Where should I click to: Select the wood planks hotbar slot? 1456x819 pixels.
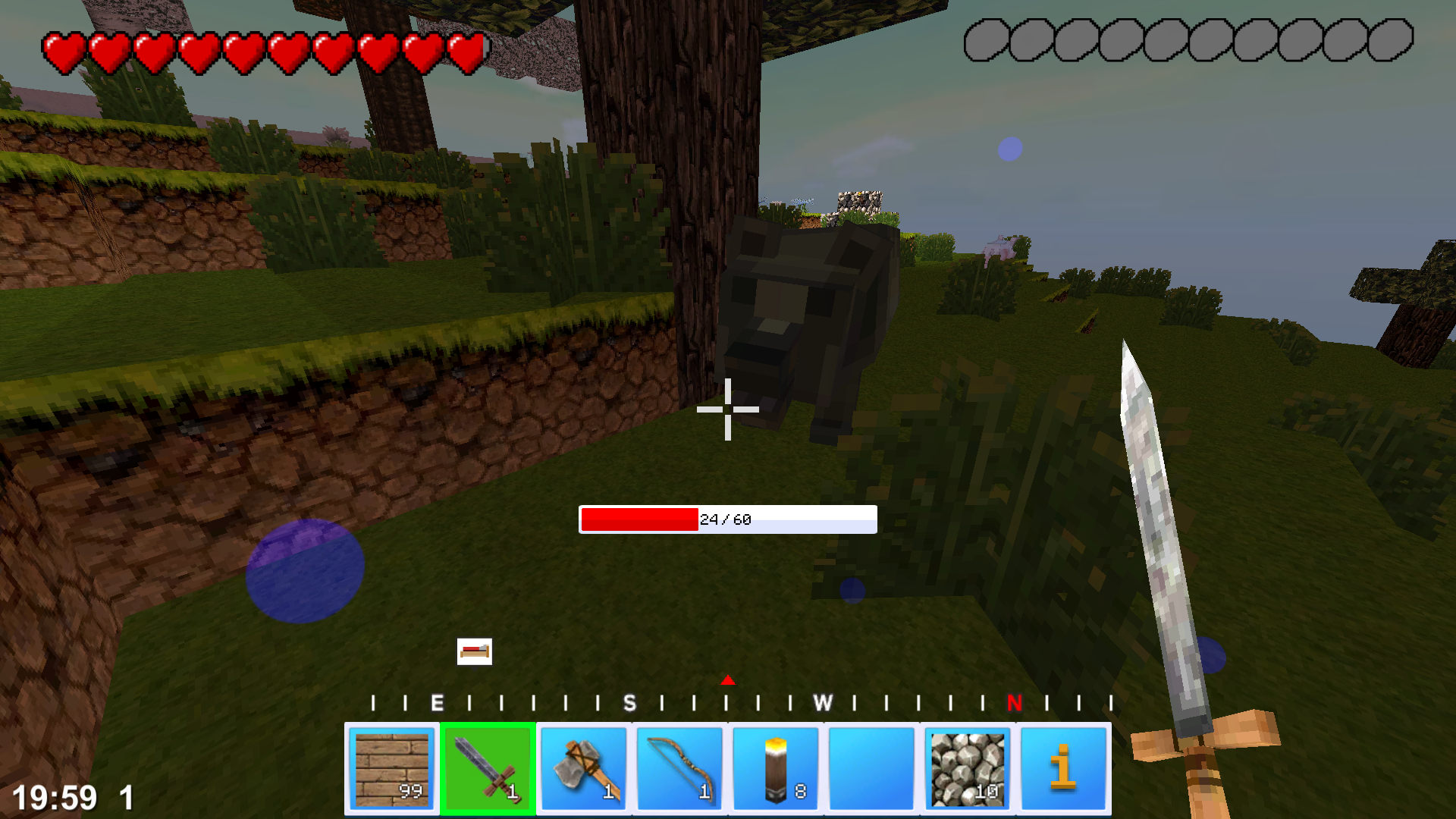tap(392, 767)
